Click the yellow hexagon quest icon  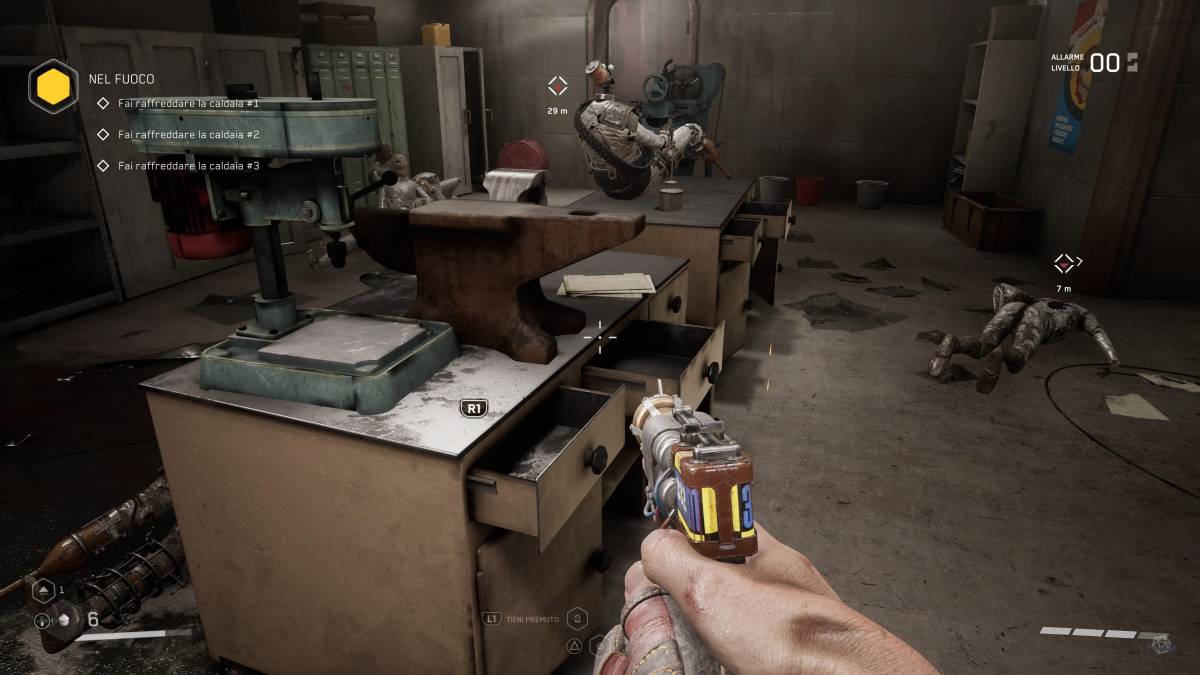click(53, 85)
